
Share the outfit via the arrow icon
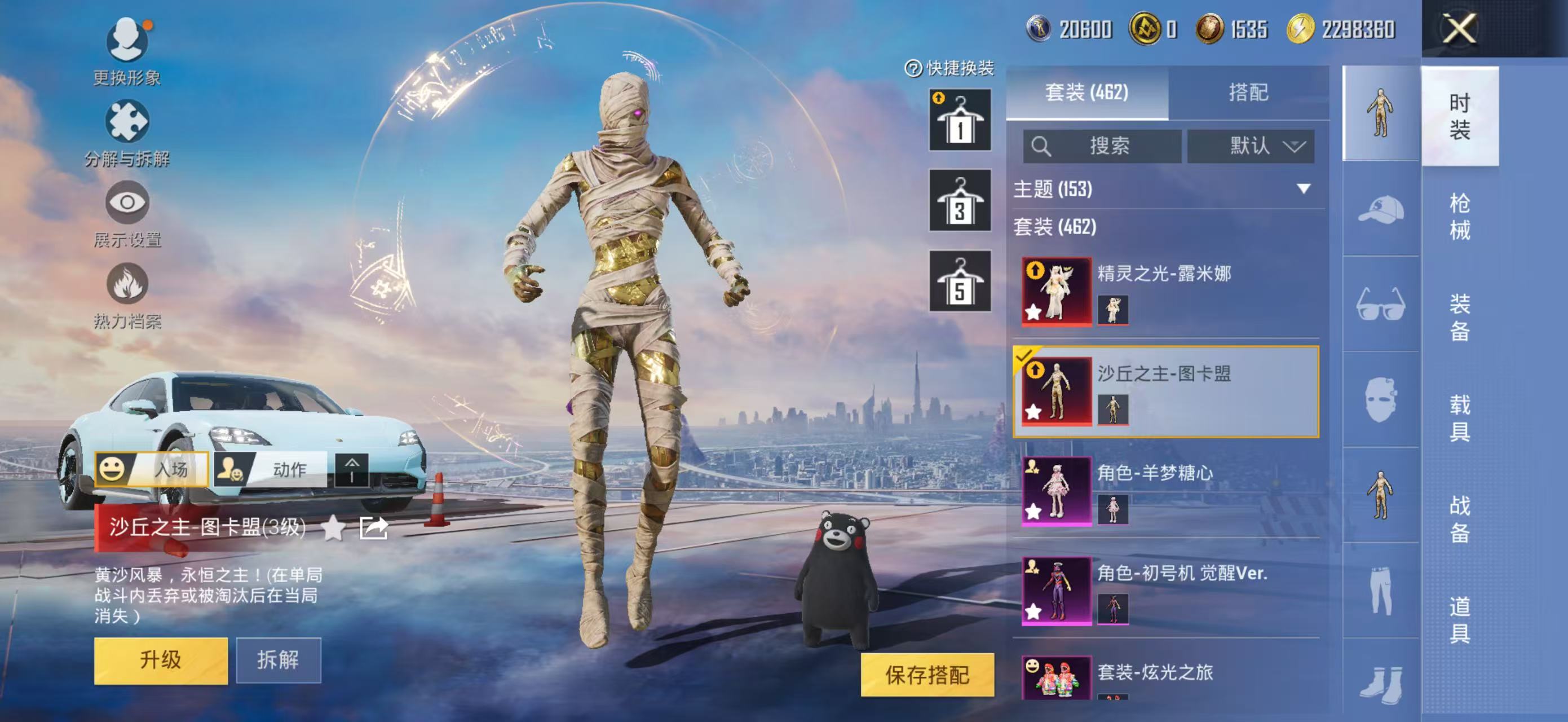coord(373,528)
